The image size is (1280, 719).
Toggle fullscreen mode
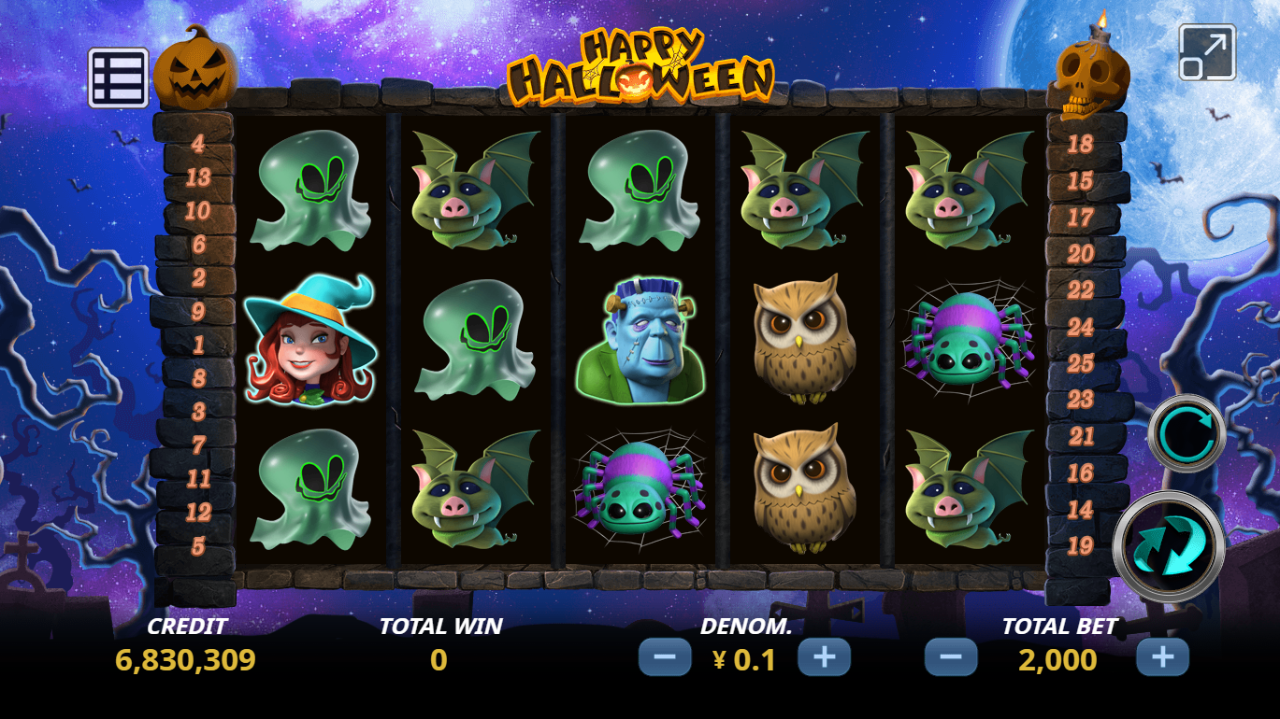[x=1207, y=52]
